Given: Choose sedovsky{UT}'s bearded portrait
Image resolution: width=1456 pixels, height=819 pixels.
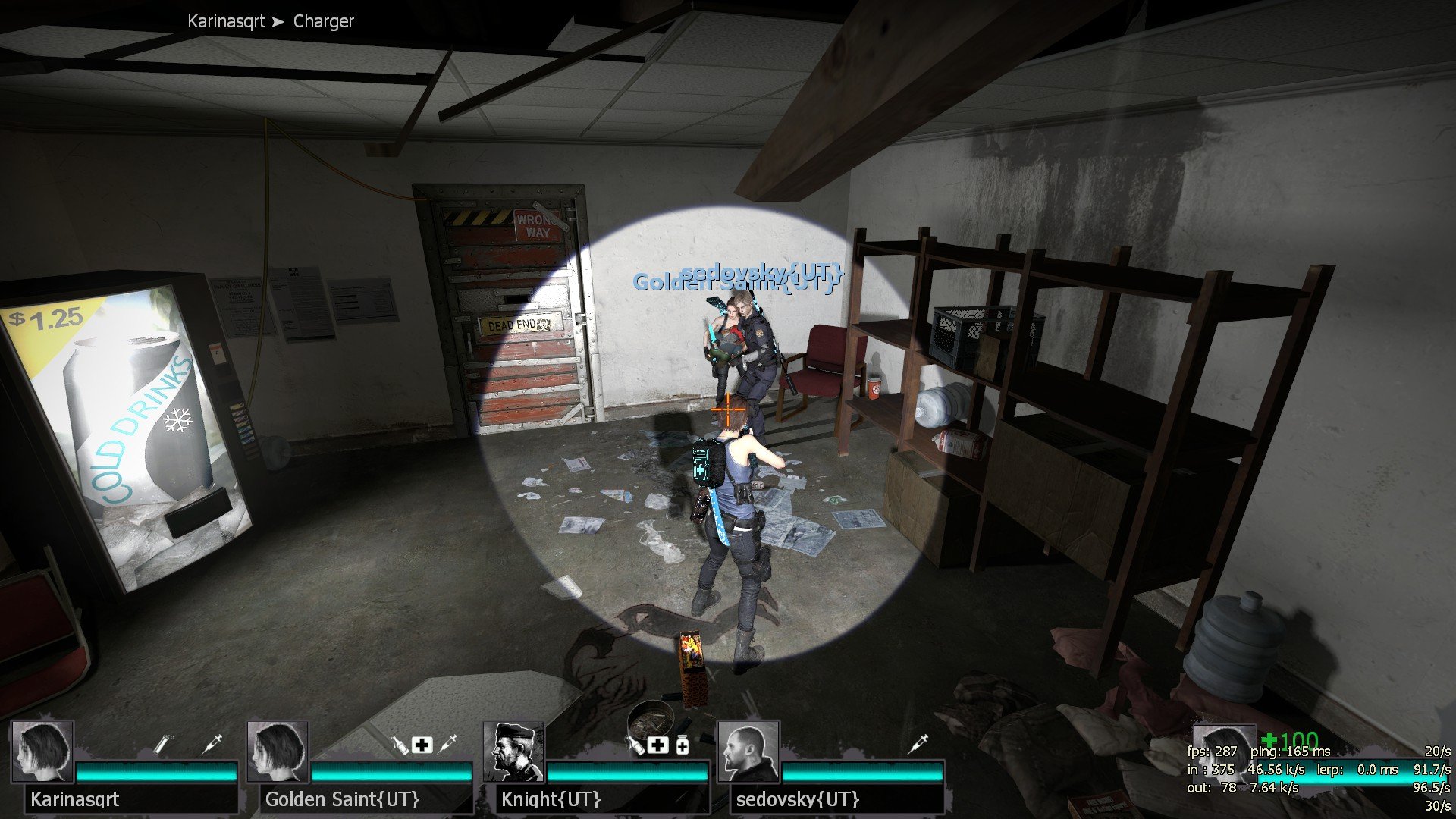Looking at the screenshot, I should tap(748, 752).
